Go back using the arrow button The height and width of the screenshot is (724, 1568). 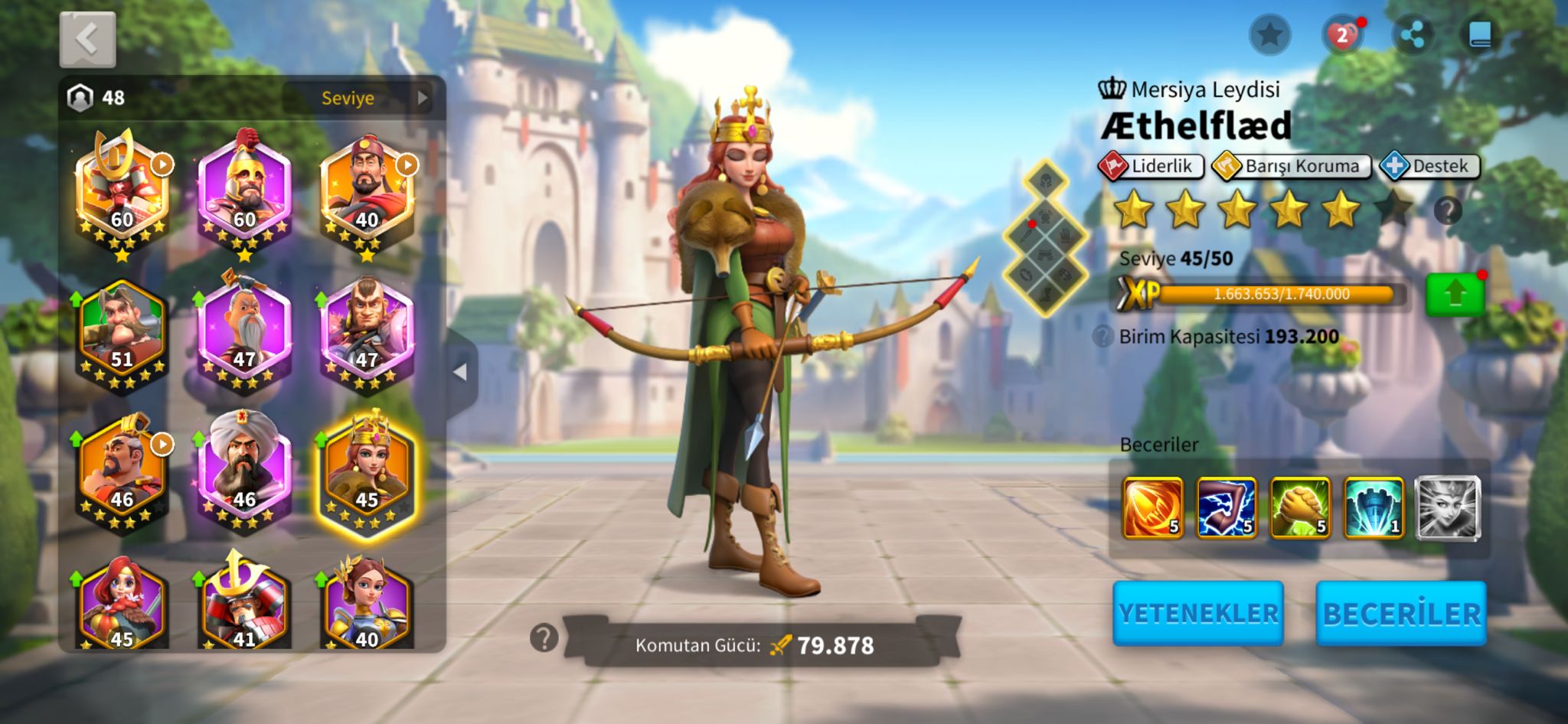pos(87,39)
